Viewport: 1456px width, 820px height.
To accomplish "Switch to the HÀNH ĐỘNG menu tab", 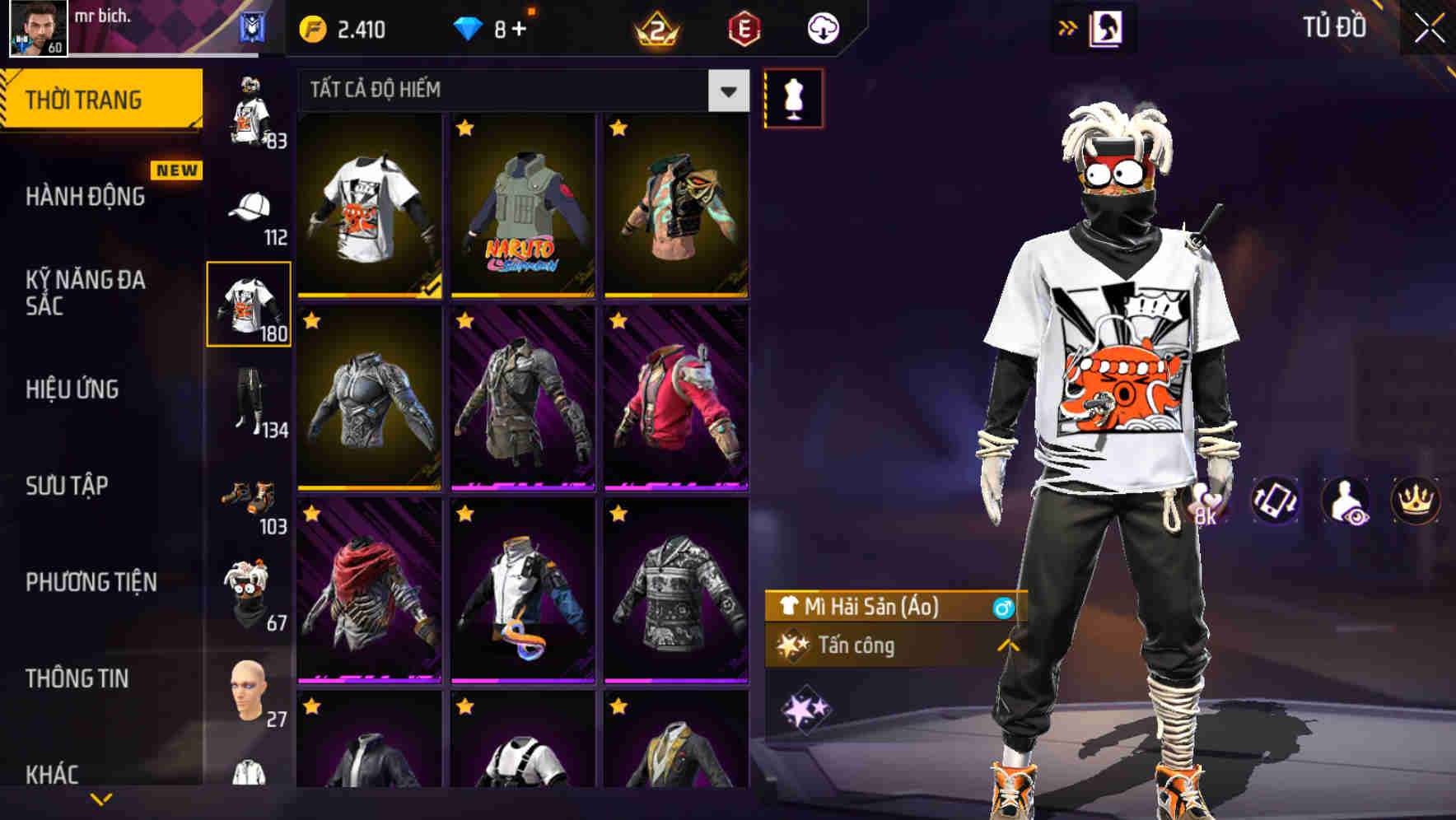I will [x=86, y=198].
